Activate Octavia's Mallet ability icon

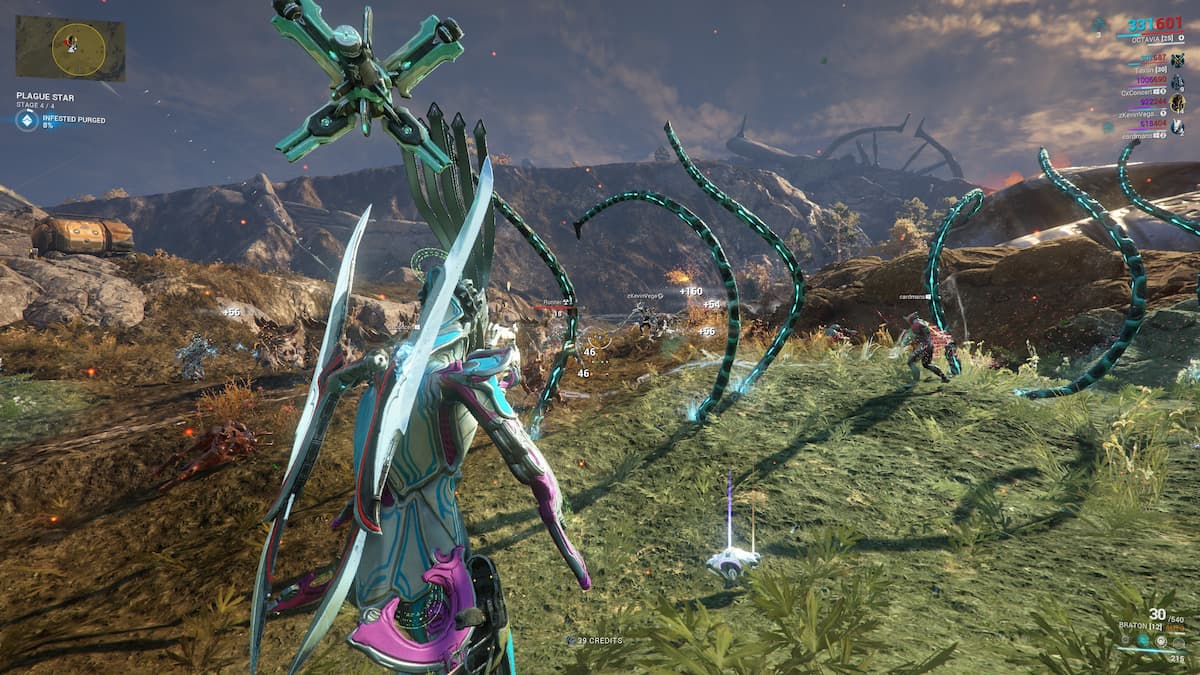pos(1125,640)
